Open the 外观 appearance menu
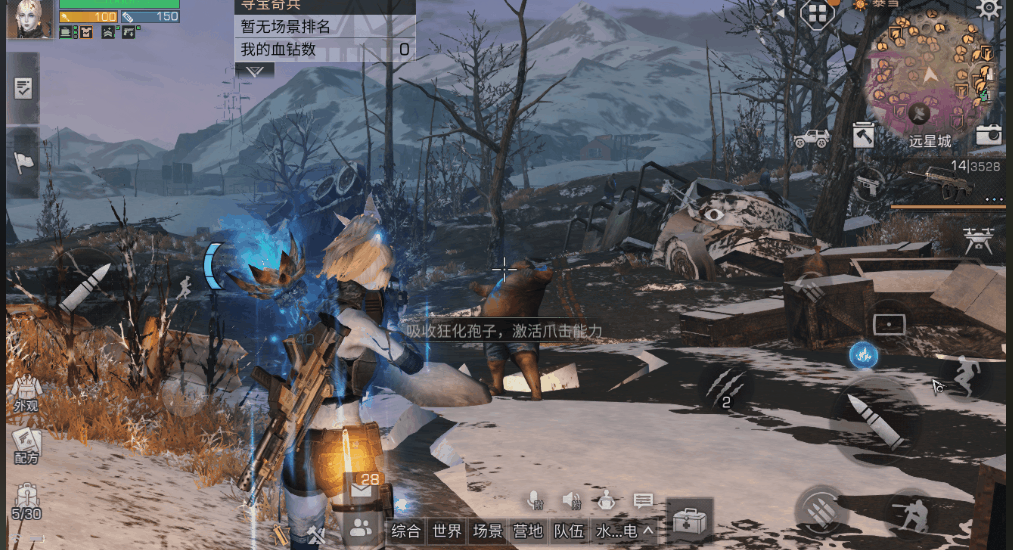 point(25,392)
